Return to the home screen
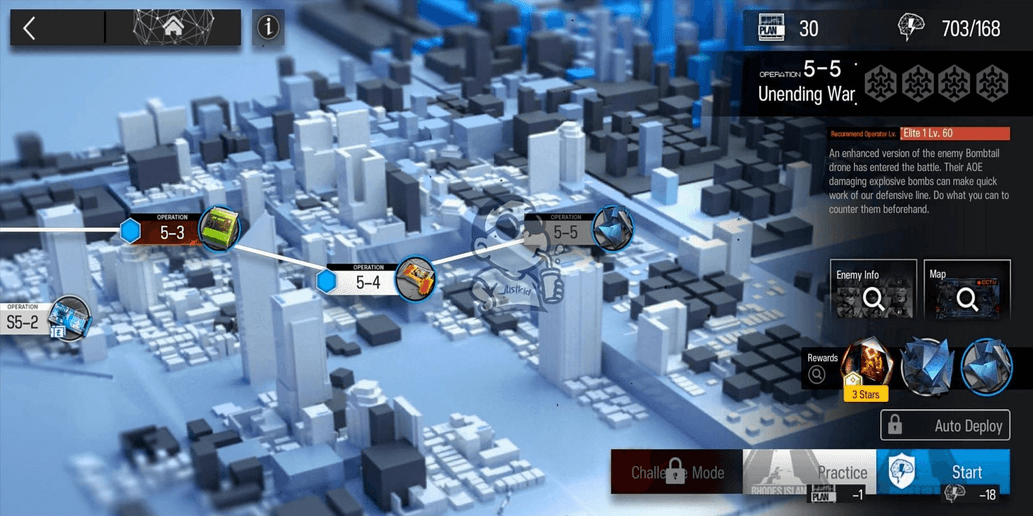1033x516 pixels. click(173, 28)
